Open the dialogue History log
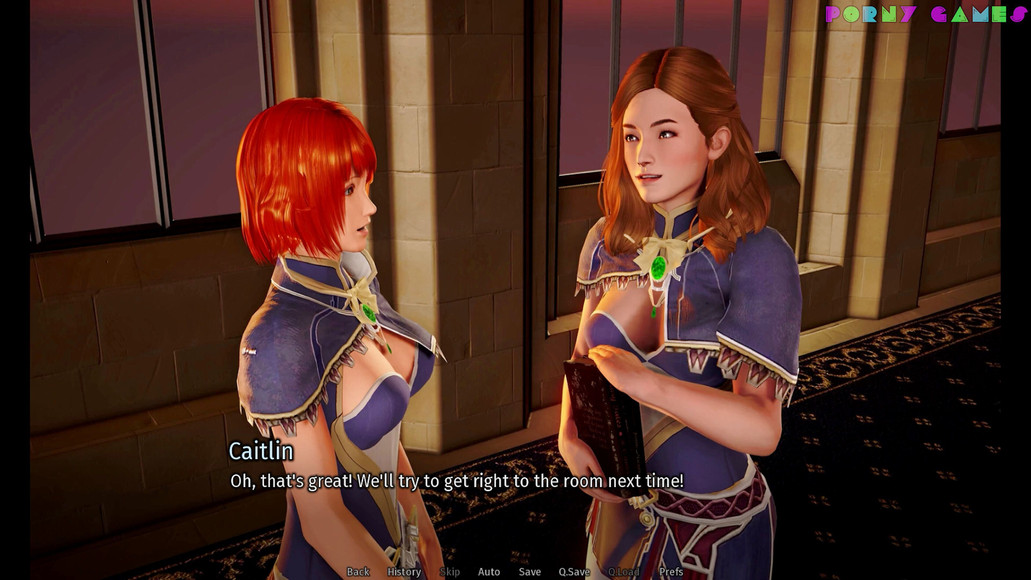 (404, 572)
